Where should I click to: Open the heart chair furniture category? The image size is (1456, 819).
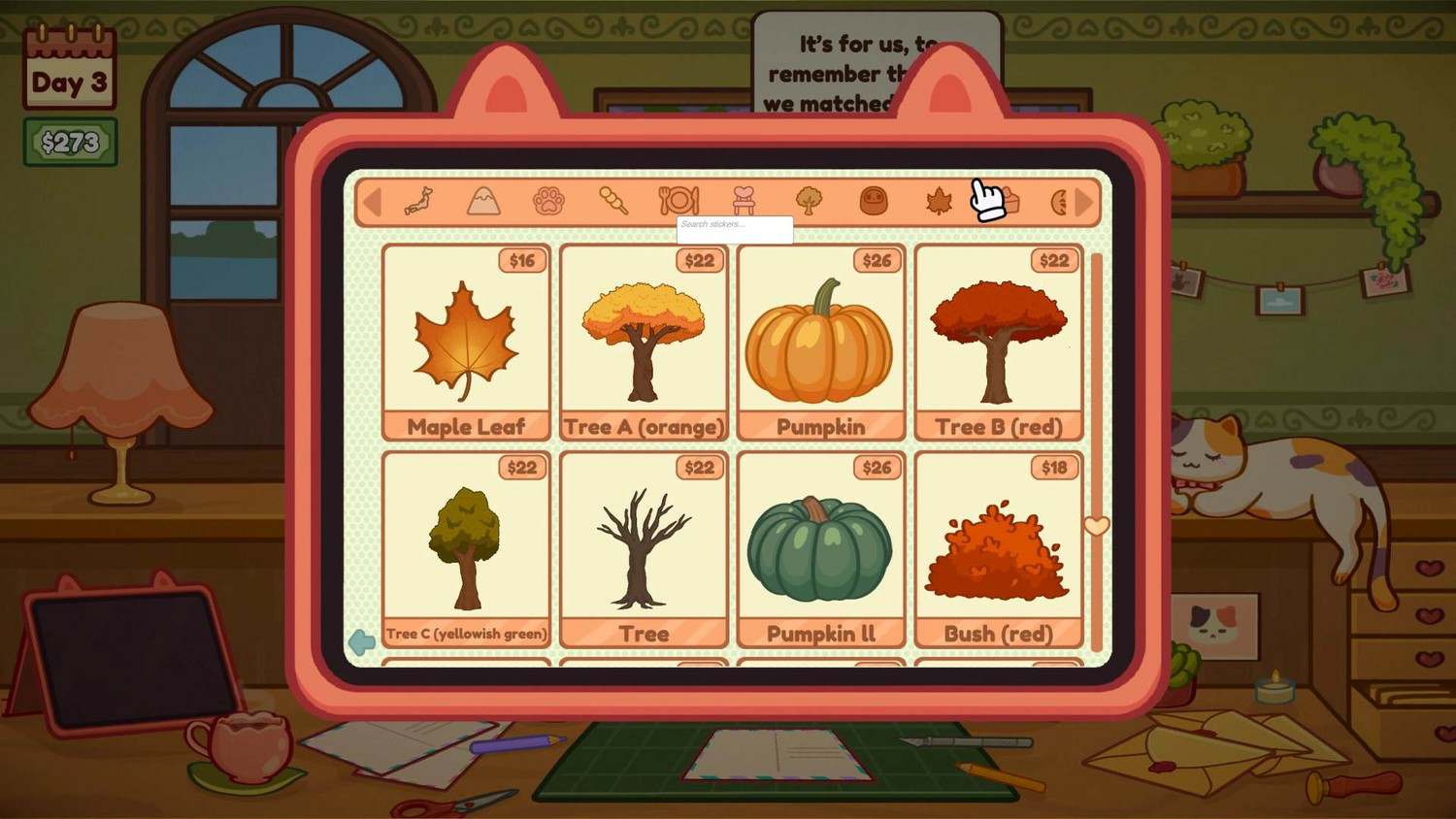coord(744,201)
